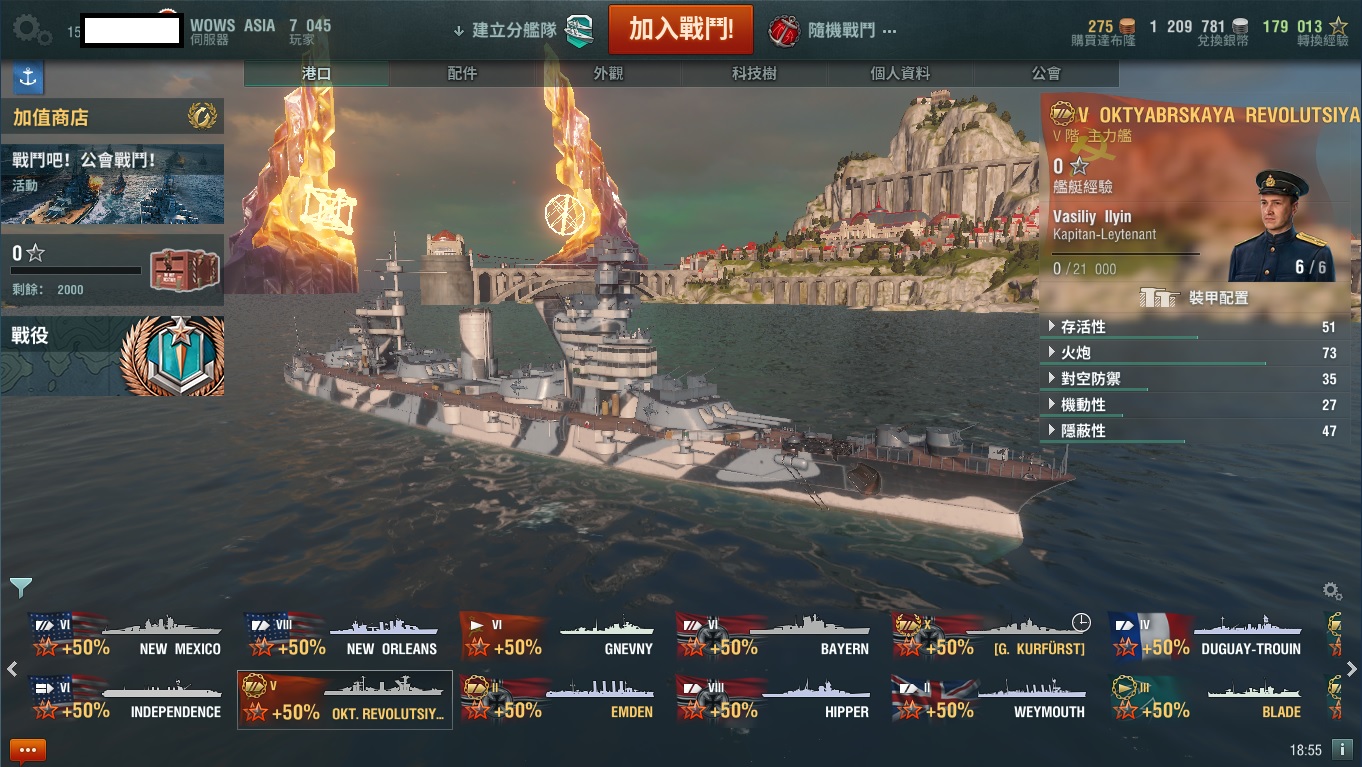Select the Bayern battleship in carousel
The width and height of the screenshot is (1362, 767).
tap(774, 637)
